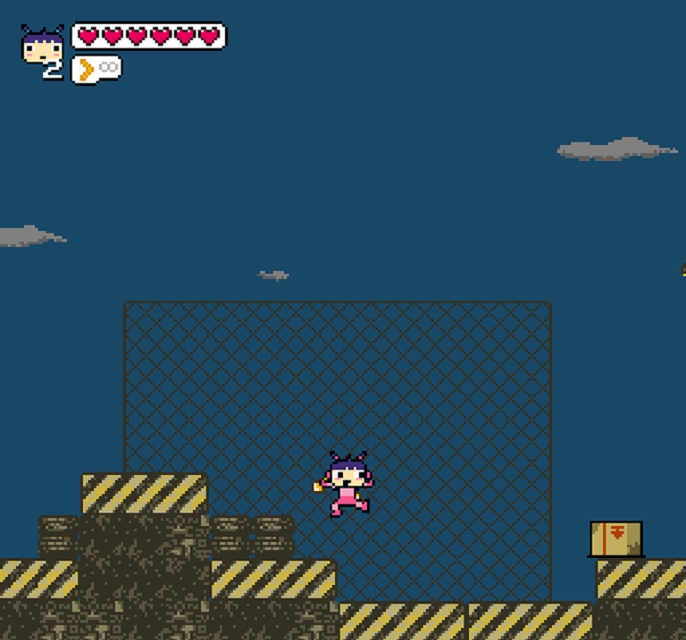This screenshot has height=640, width=686.
Task: Select the orange arrow weapon icon
Action: point(87,69)
